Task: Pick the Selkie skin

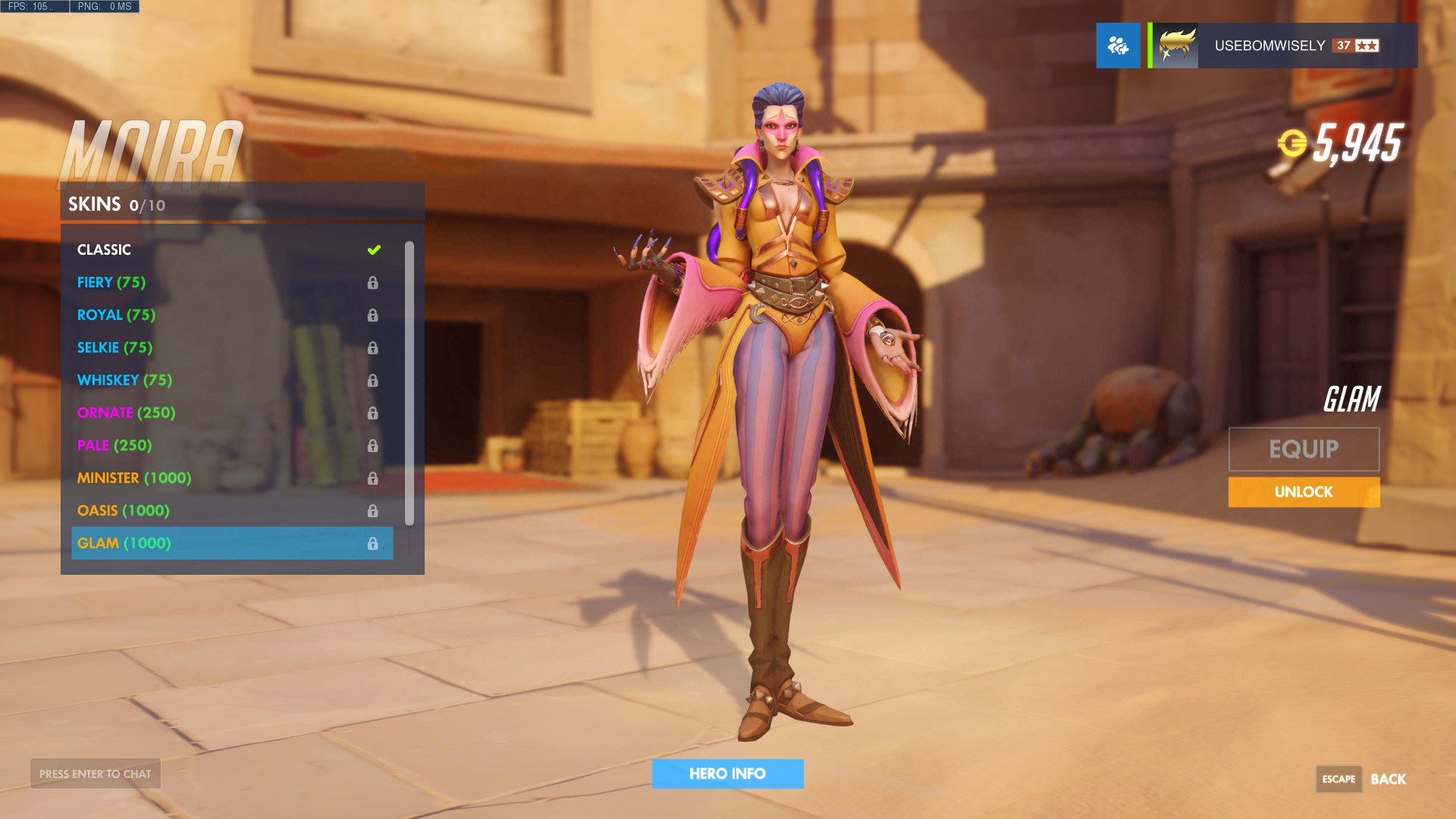Action: pos(115,347)
